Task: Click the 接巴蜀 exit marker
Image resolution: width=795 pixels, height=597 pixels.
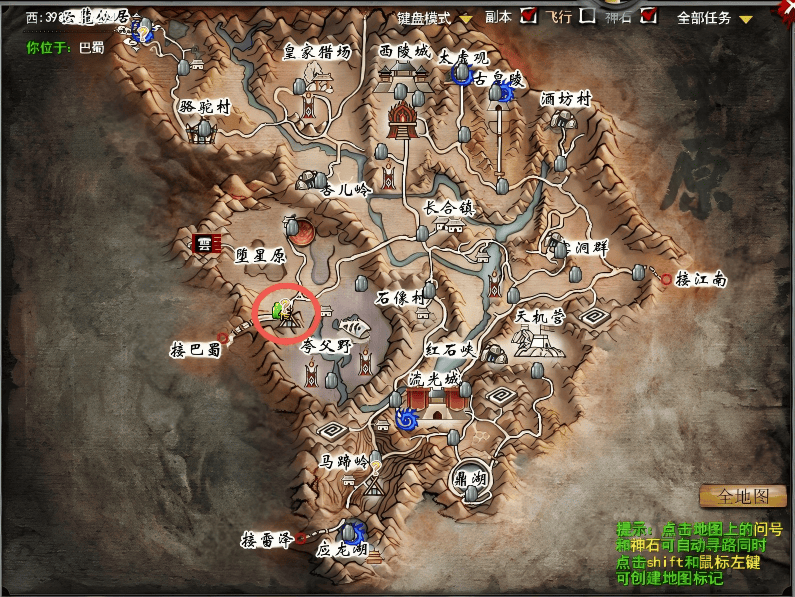Action: 223,337
